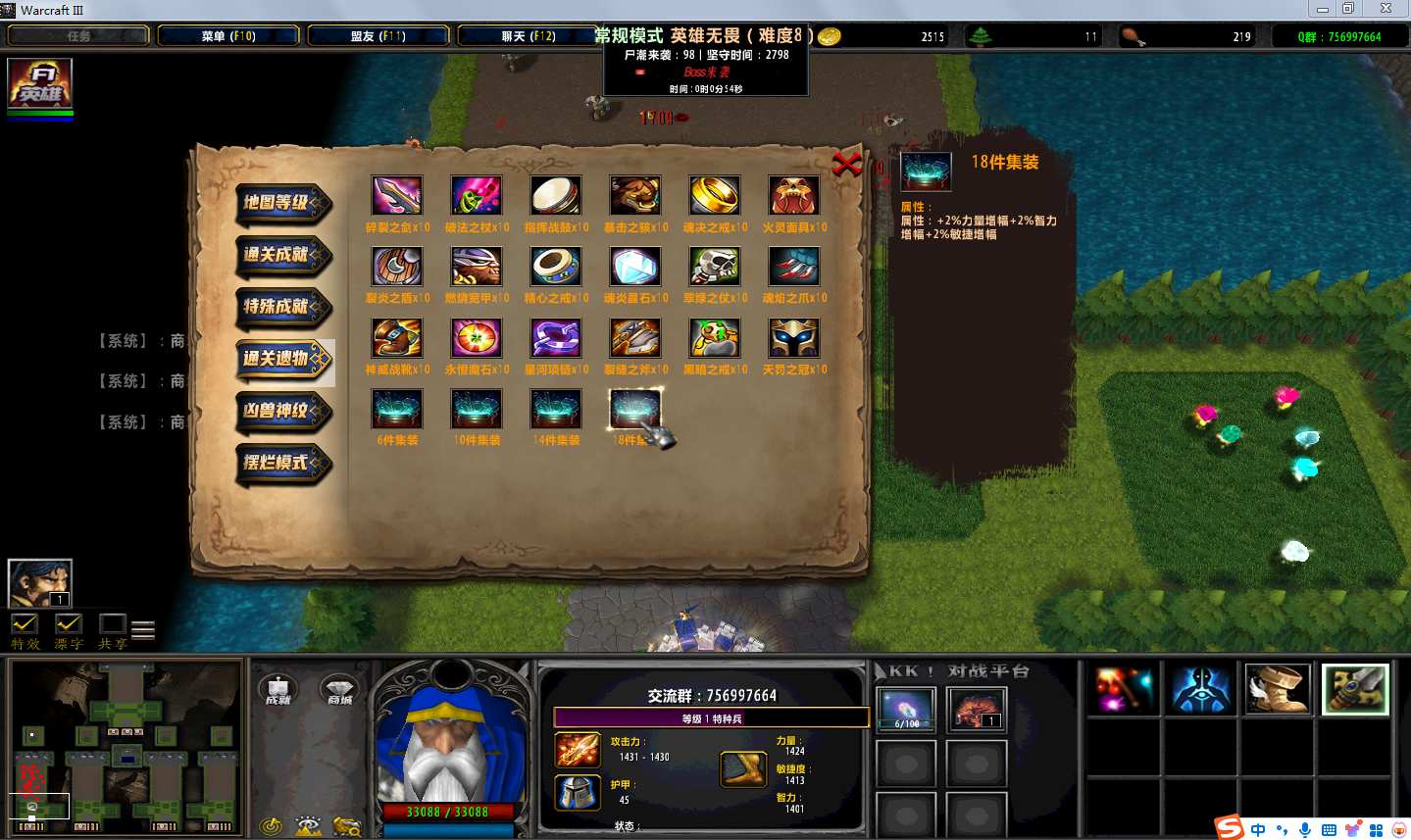This screenshot has height=840, width=1411.
Task: Open the 商城 shop diamond button
Action: point(339,689)
